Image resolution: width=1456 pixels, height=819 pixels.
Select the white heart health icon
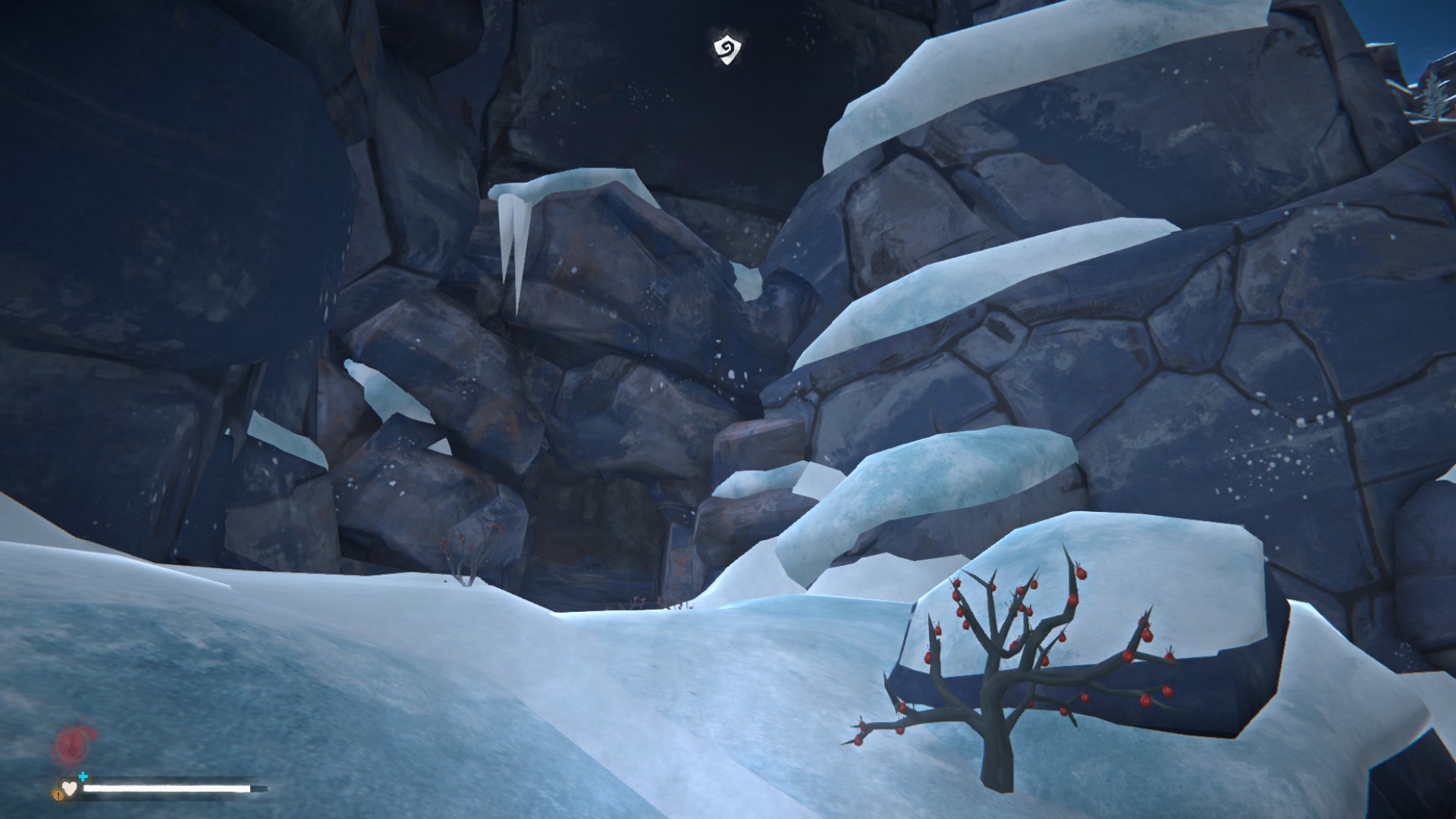[x=70, y=789]
